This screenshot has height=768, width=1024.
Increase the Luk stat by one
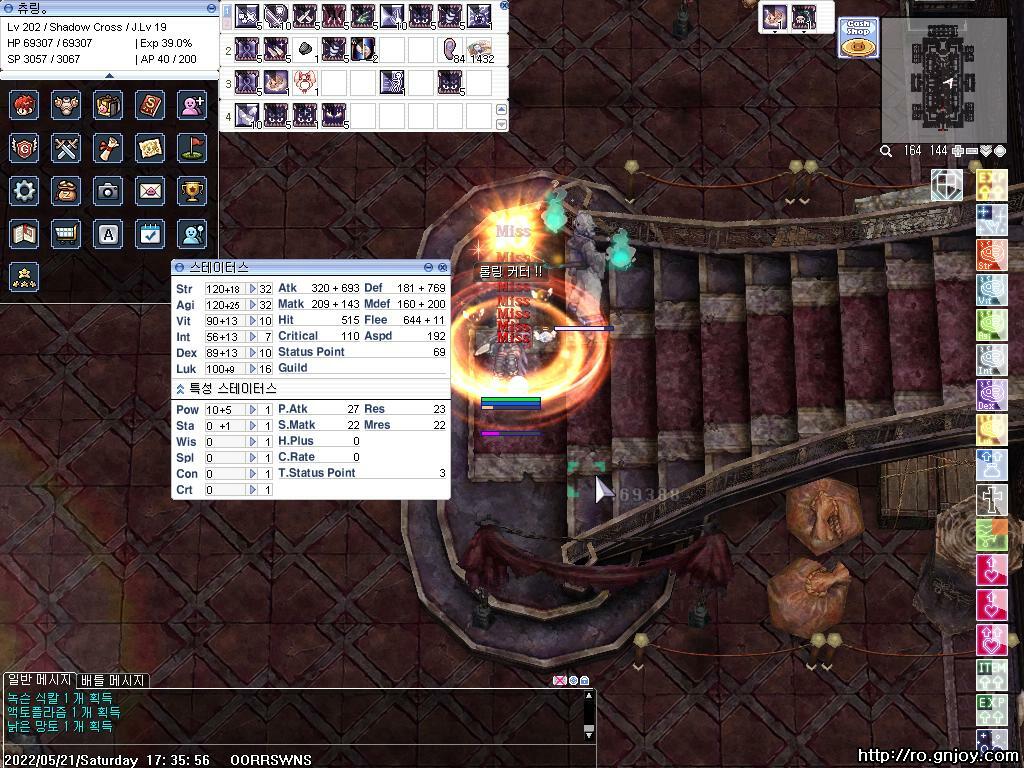point(253,369)
